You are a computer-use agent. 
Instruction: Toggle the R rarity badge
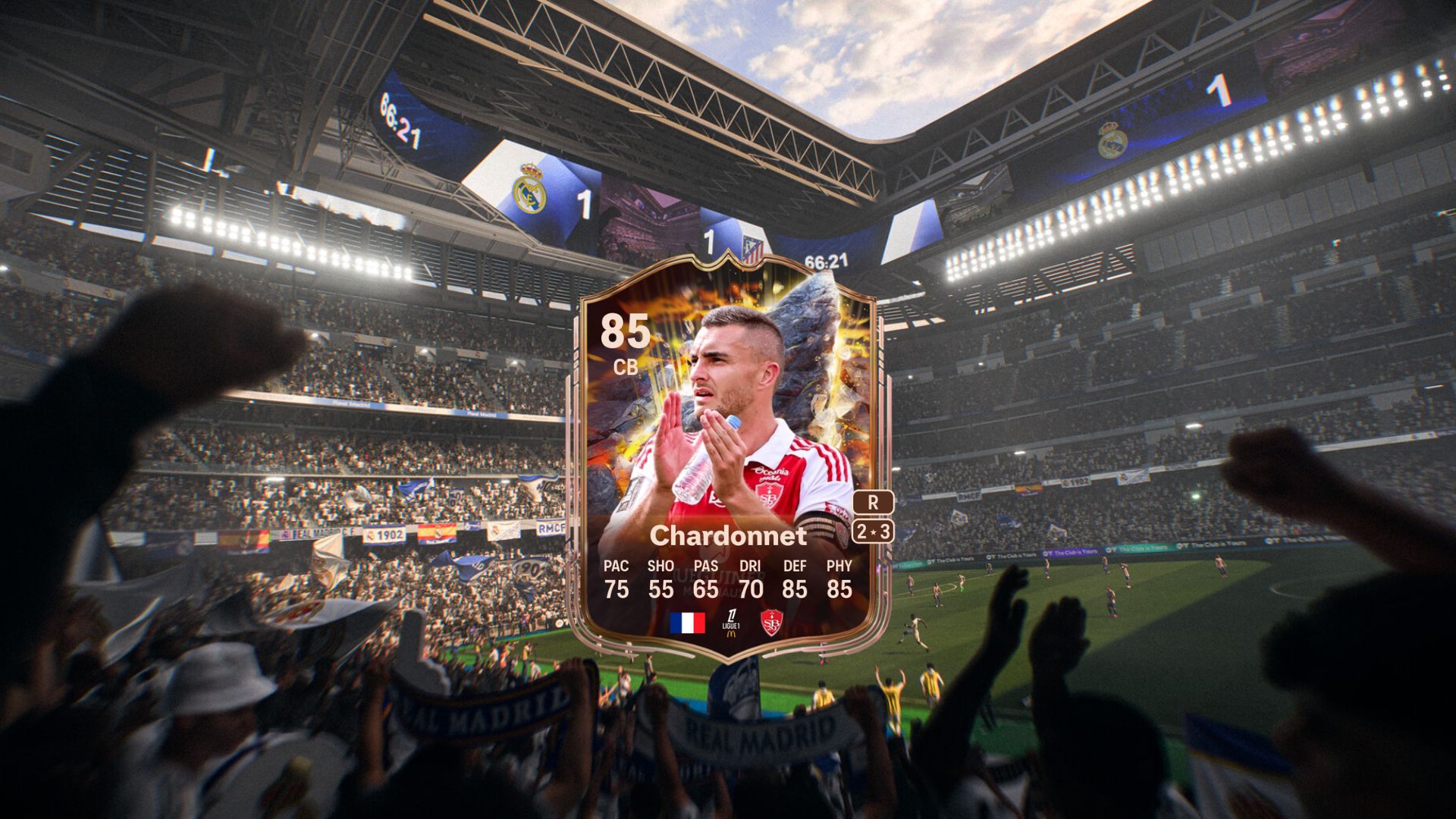click(x=874, y=502)
